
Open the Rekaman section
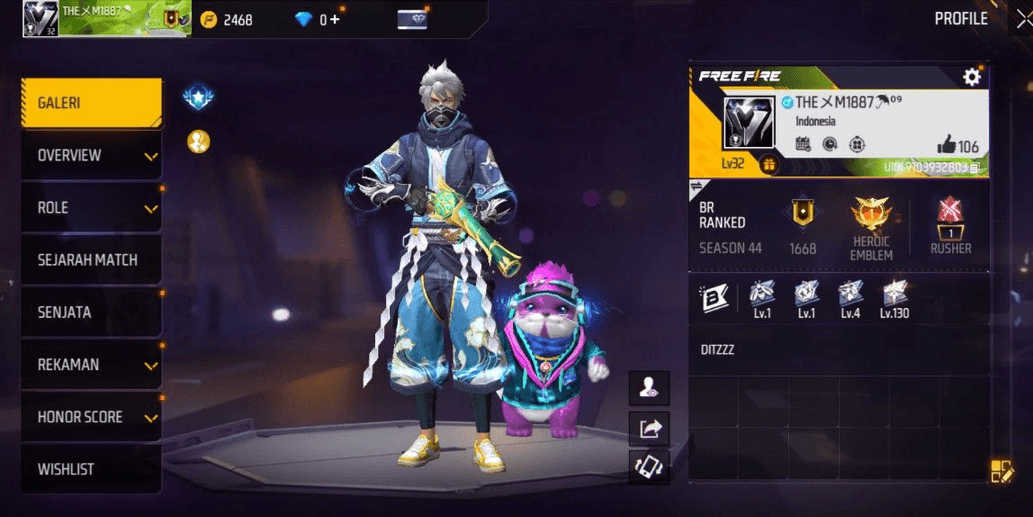pyautogui.click(x=91, y=365)
